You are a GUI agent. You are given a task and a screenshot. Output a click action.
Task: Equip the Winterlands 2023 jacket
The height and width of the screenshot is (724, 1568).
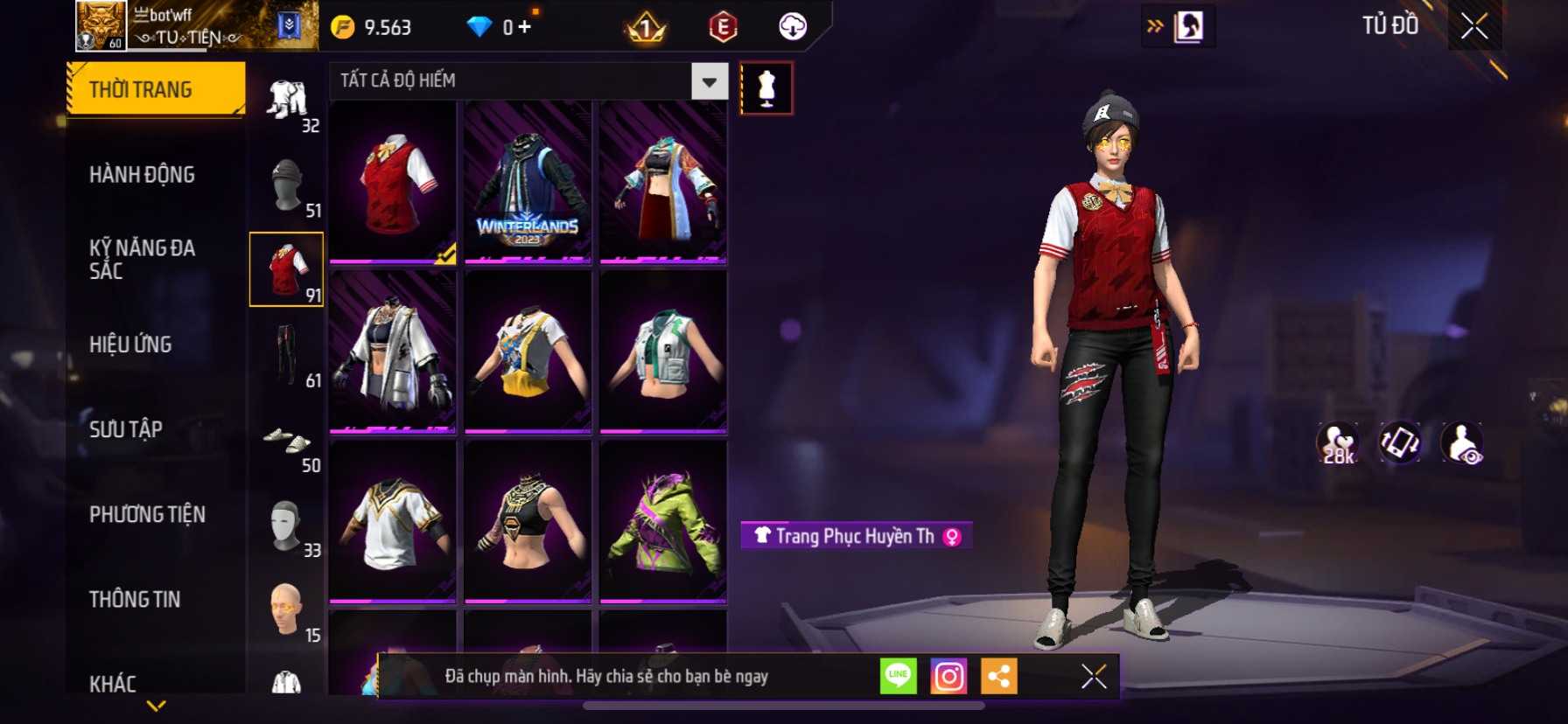(x=528, y=181)
